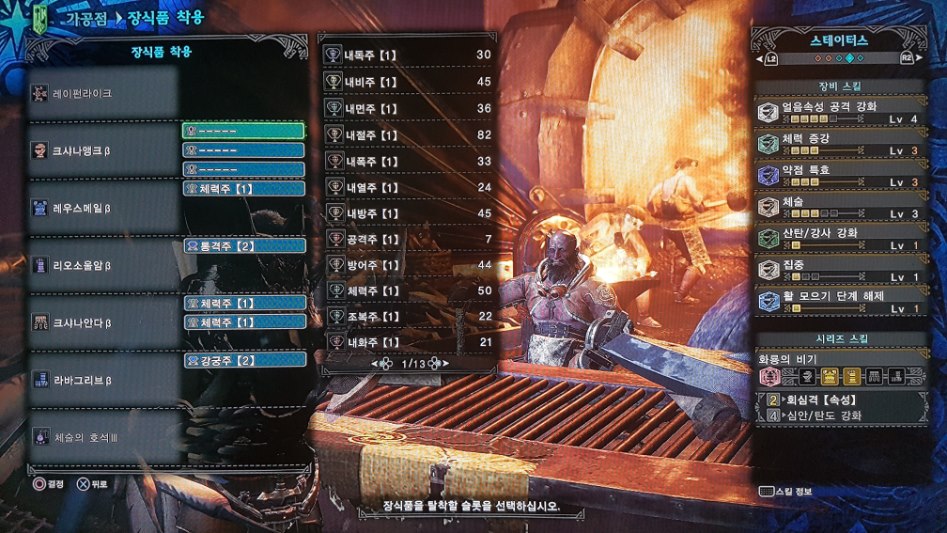Choose 내독주 [1] from the decoration list
Screen dimensions: 947x533
409,55
